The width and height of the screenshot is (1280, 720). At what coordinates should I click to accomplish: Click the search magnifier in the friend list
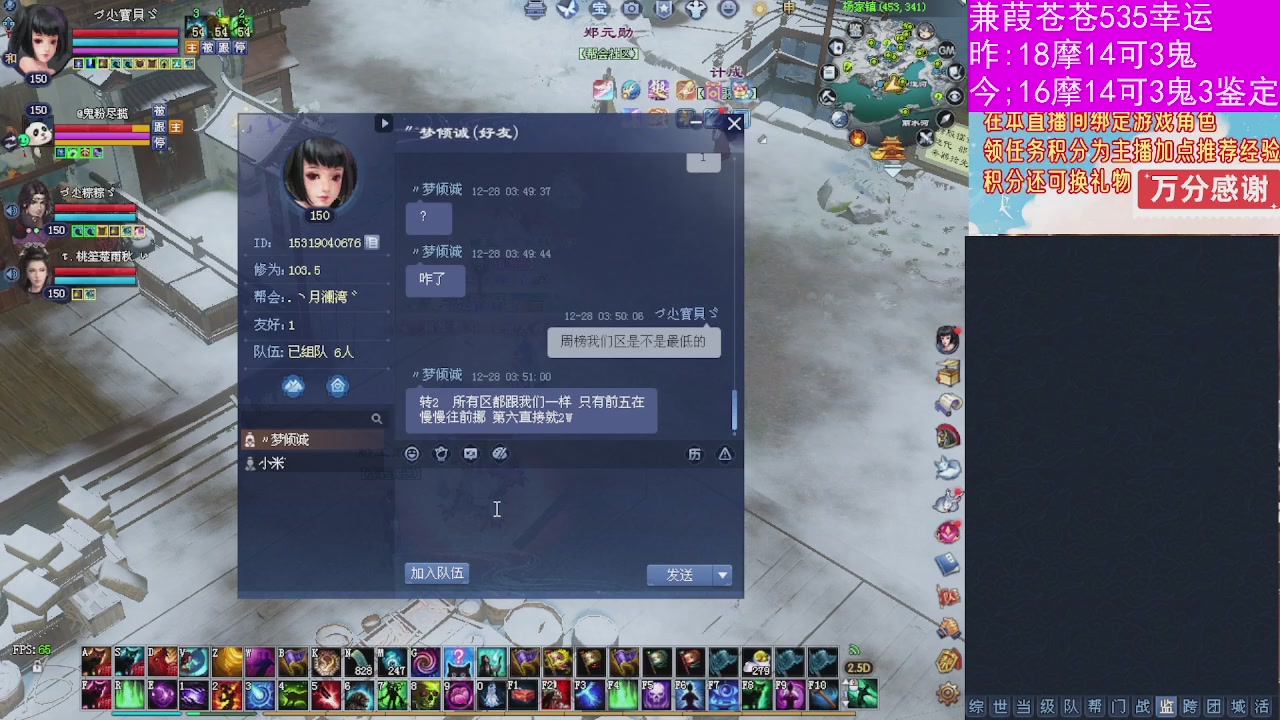click(x=376, y=419)
